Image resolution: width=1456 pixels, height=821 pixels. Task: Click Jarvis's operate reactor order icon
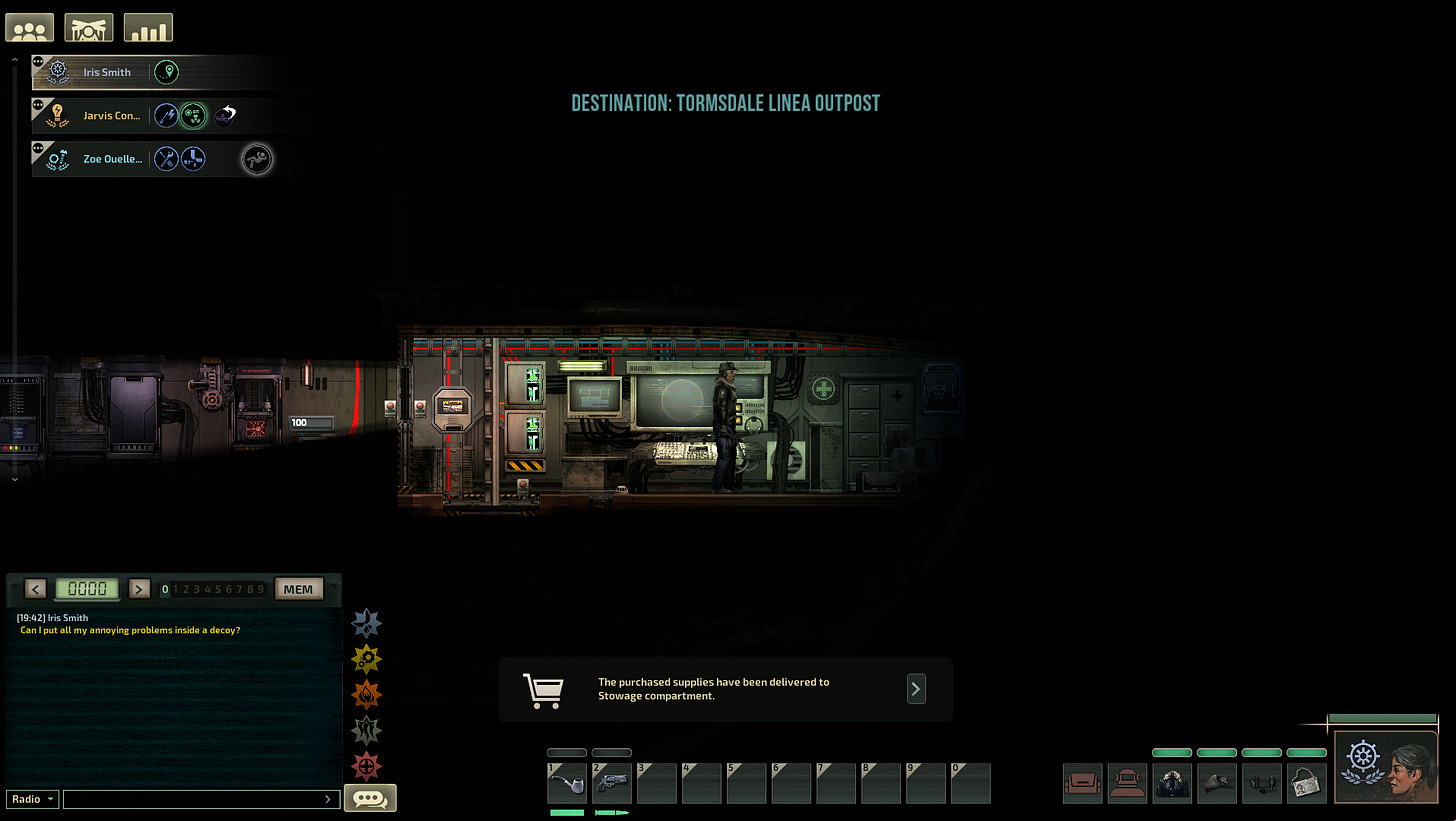pyautogui.click(x=193, y=115)
